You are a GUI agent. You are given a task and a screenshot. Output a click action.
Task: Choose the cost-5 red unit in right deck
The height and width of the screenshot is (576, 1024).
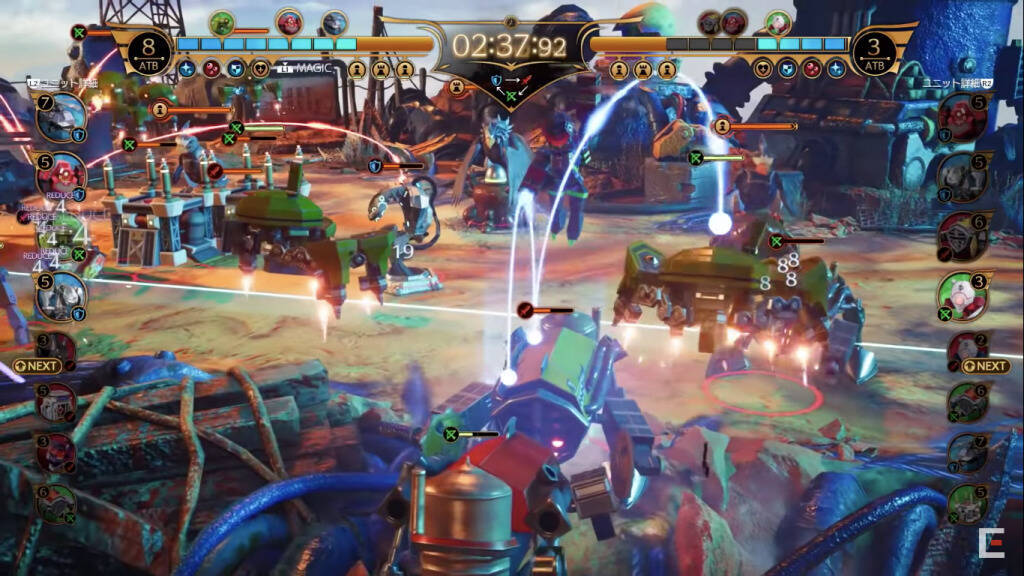tap(962, 116)
